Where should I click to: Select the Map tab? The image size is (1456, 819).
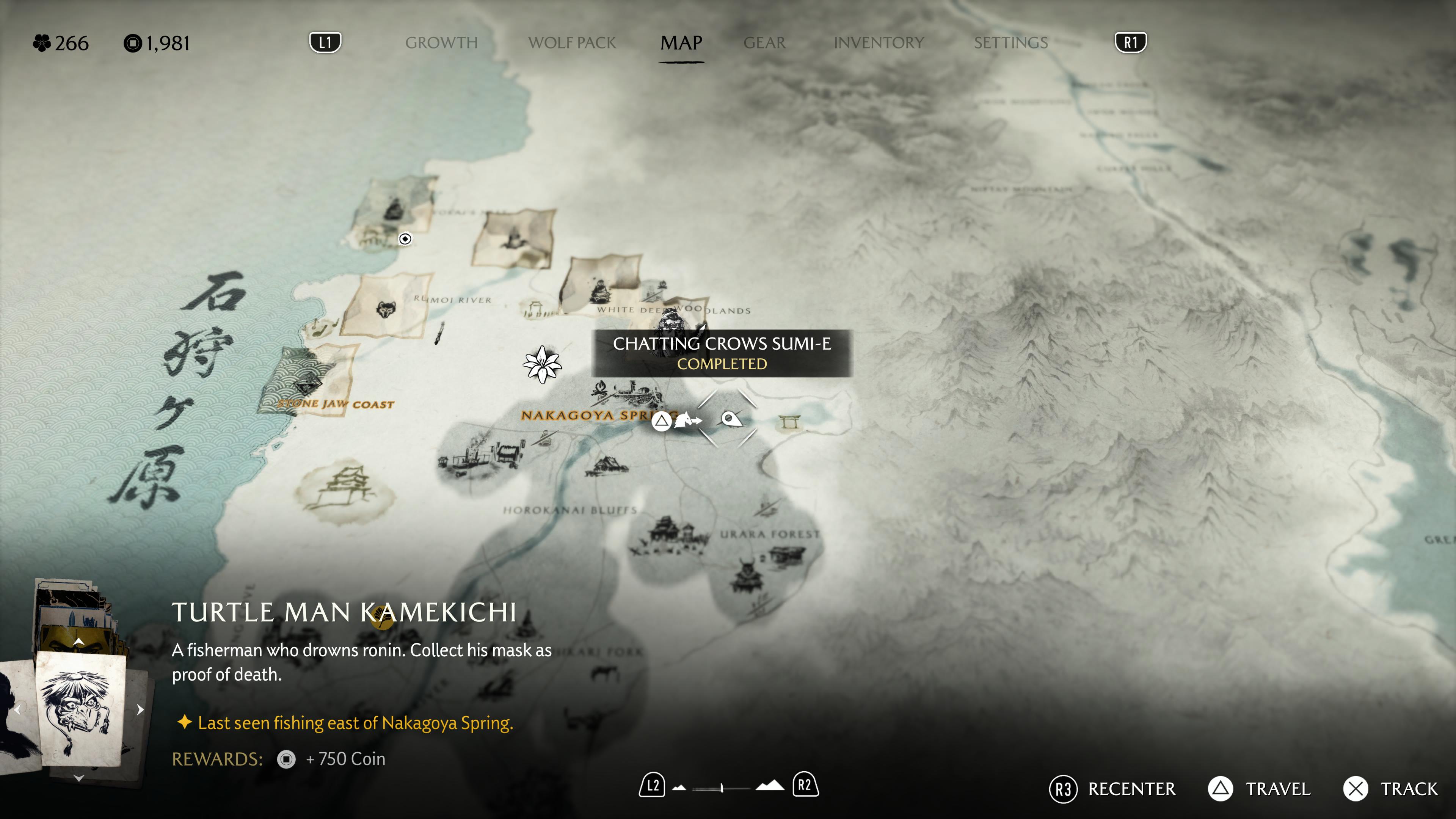[681, 42]
